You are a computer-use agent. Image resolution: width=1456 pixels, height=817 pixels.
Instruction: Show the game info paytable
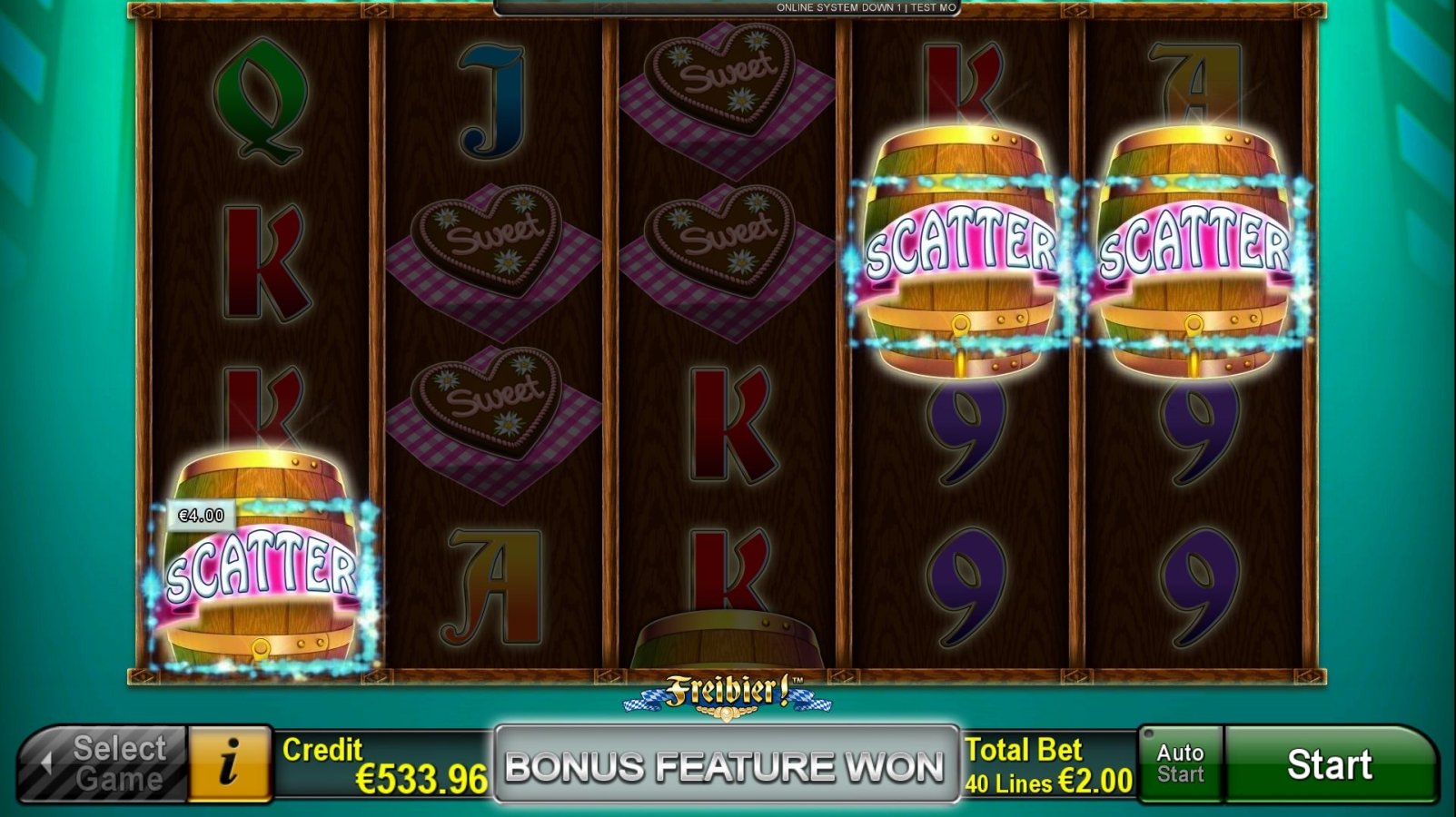[x=230, y=764]
